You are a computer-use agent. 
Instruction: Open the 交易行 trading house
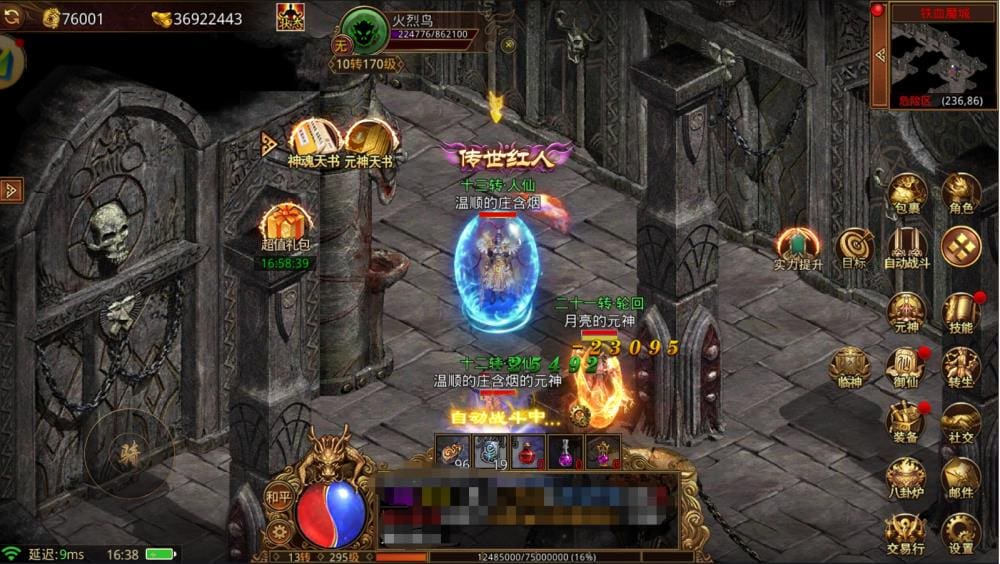[x=907, y=531]
